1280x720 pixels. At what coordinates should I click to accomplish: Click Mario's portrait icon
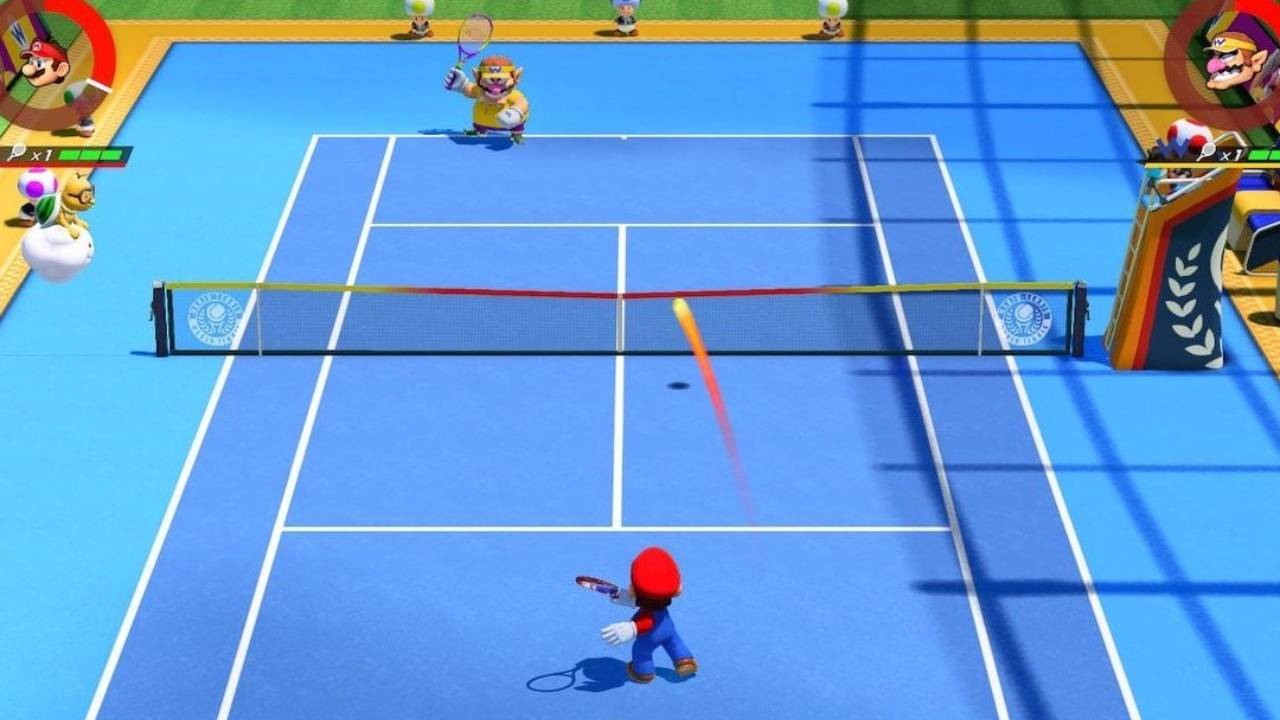tap(45, 60)
